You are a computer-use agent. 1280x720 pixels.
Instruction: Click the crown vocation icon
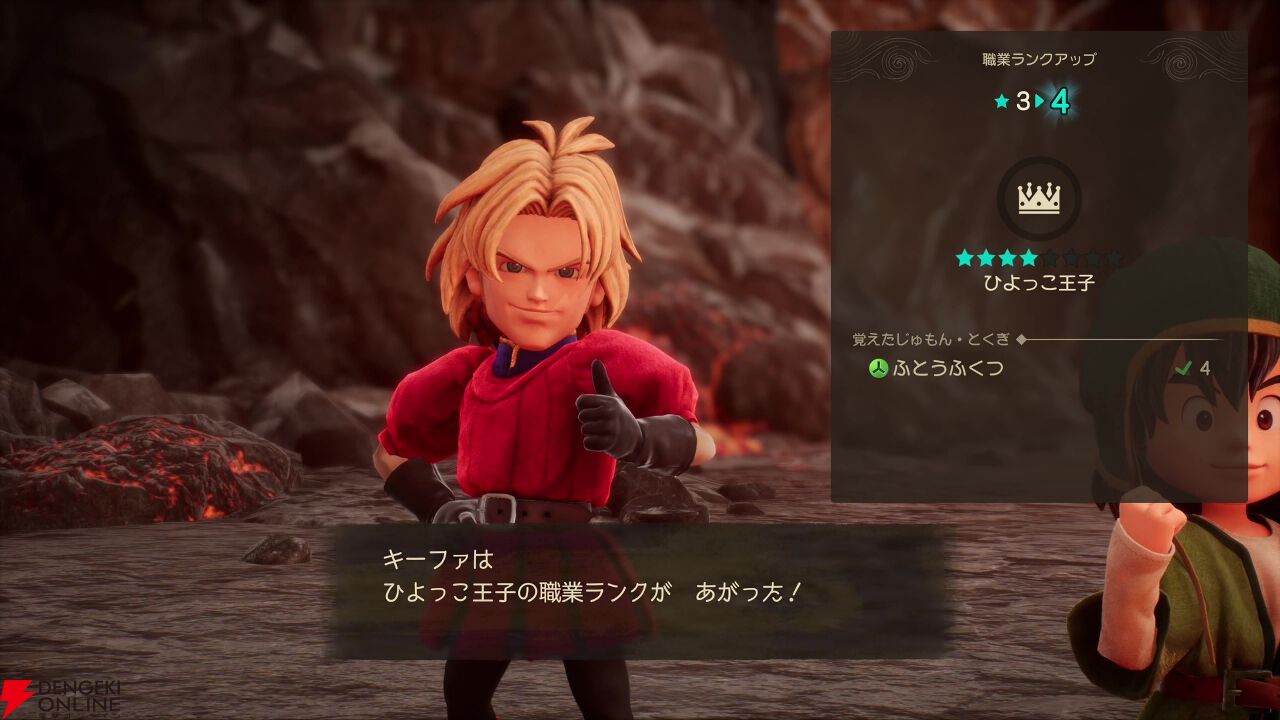(1039, 198)
